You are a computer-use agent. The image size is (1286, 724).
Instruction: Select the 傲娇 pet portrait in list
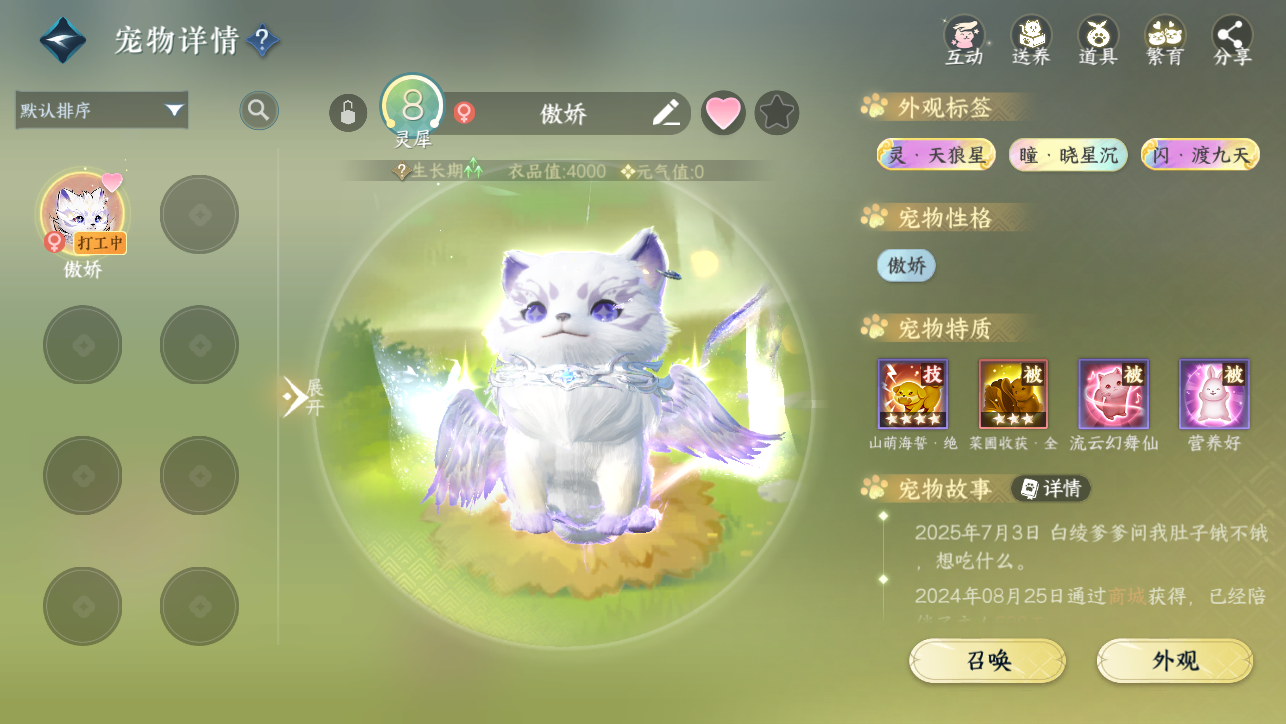(x=83, y=214)
